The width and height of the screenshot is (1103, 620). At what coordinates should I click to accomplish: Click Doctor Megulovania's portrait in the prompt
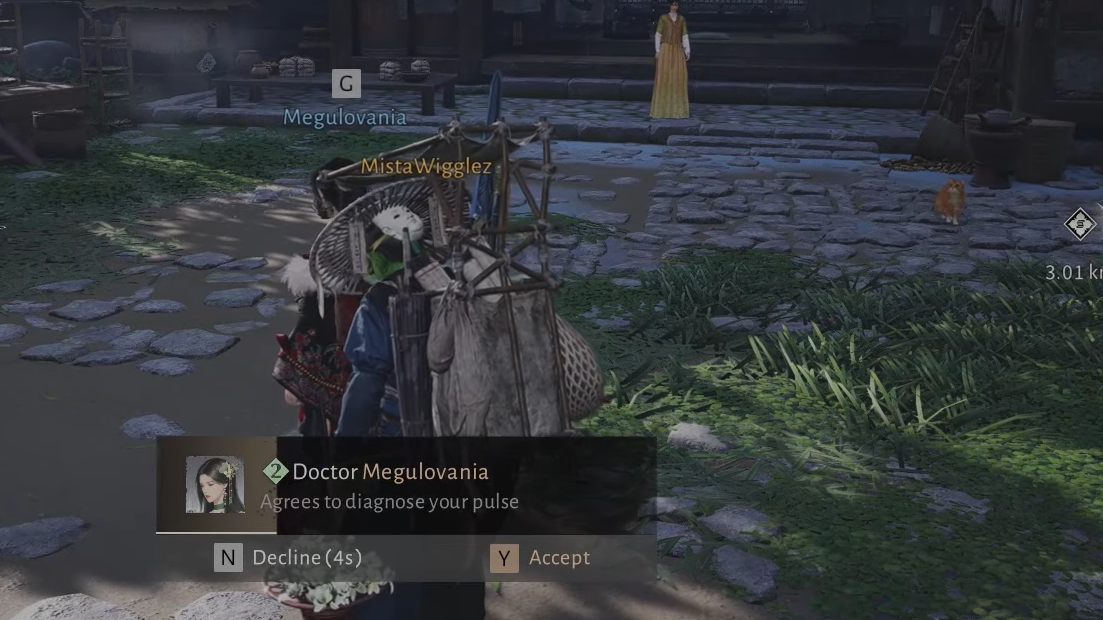pyautogui.click(x=215, y=485)
